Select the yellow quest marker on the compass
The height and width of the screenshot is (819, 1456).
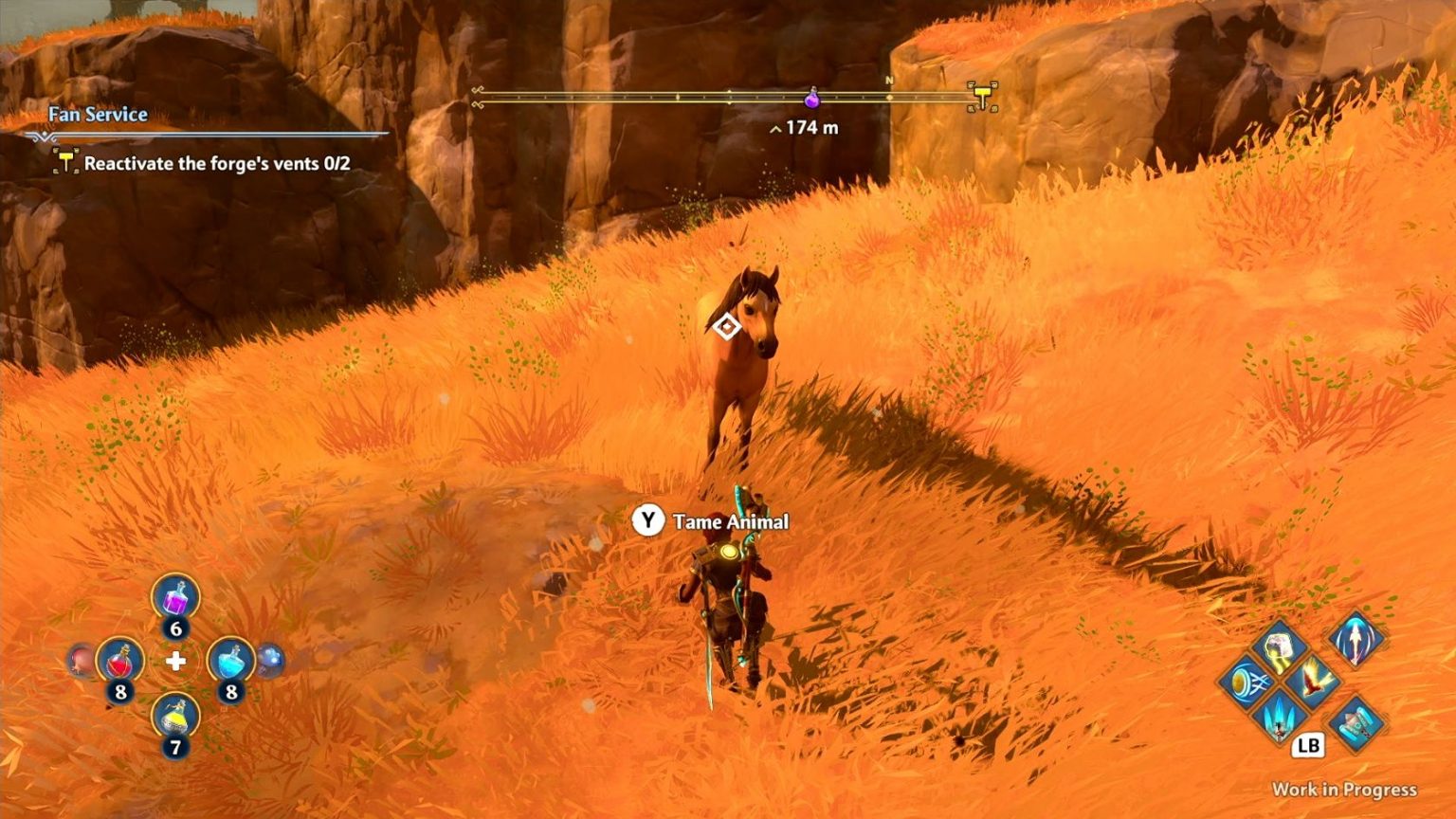click(x=982, y=96)
